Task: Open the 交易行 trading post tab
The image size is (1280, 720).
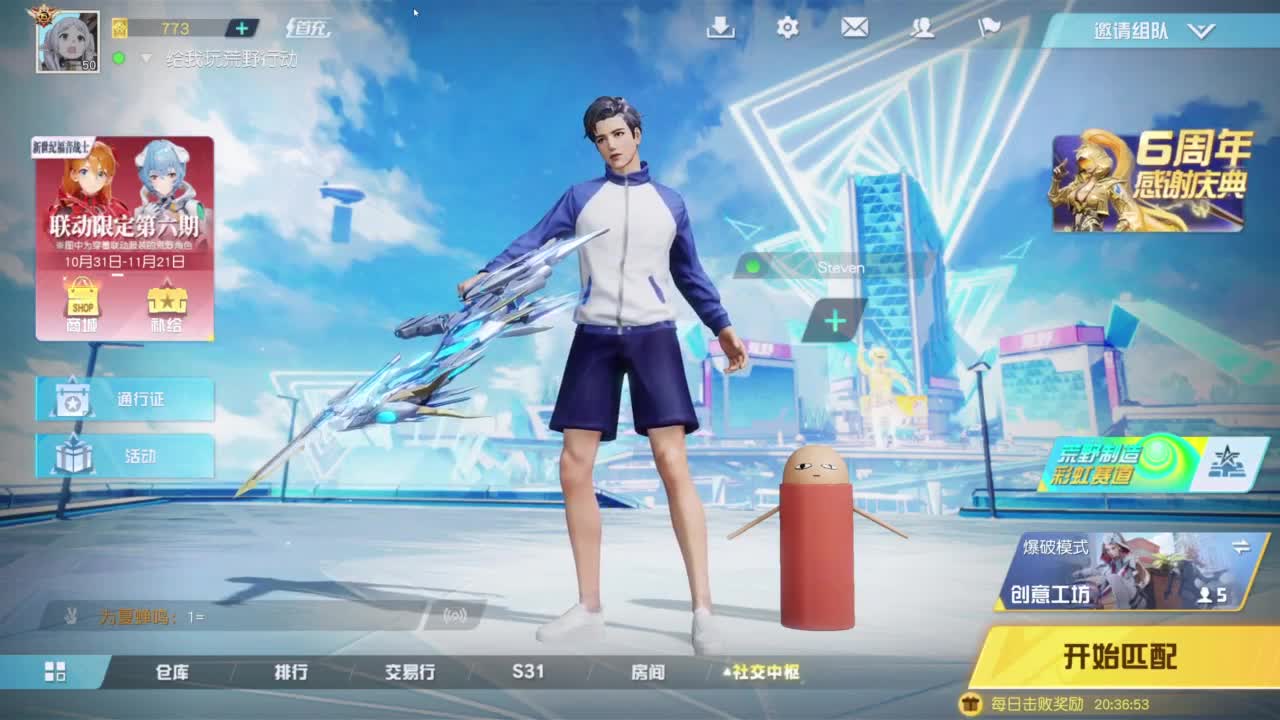Action: coord(409,673)
